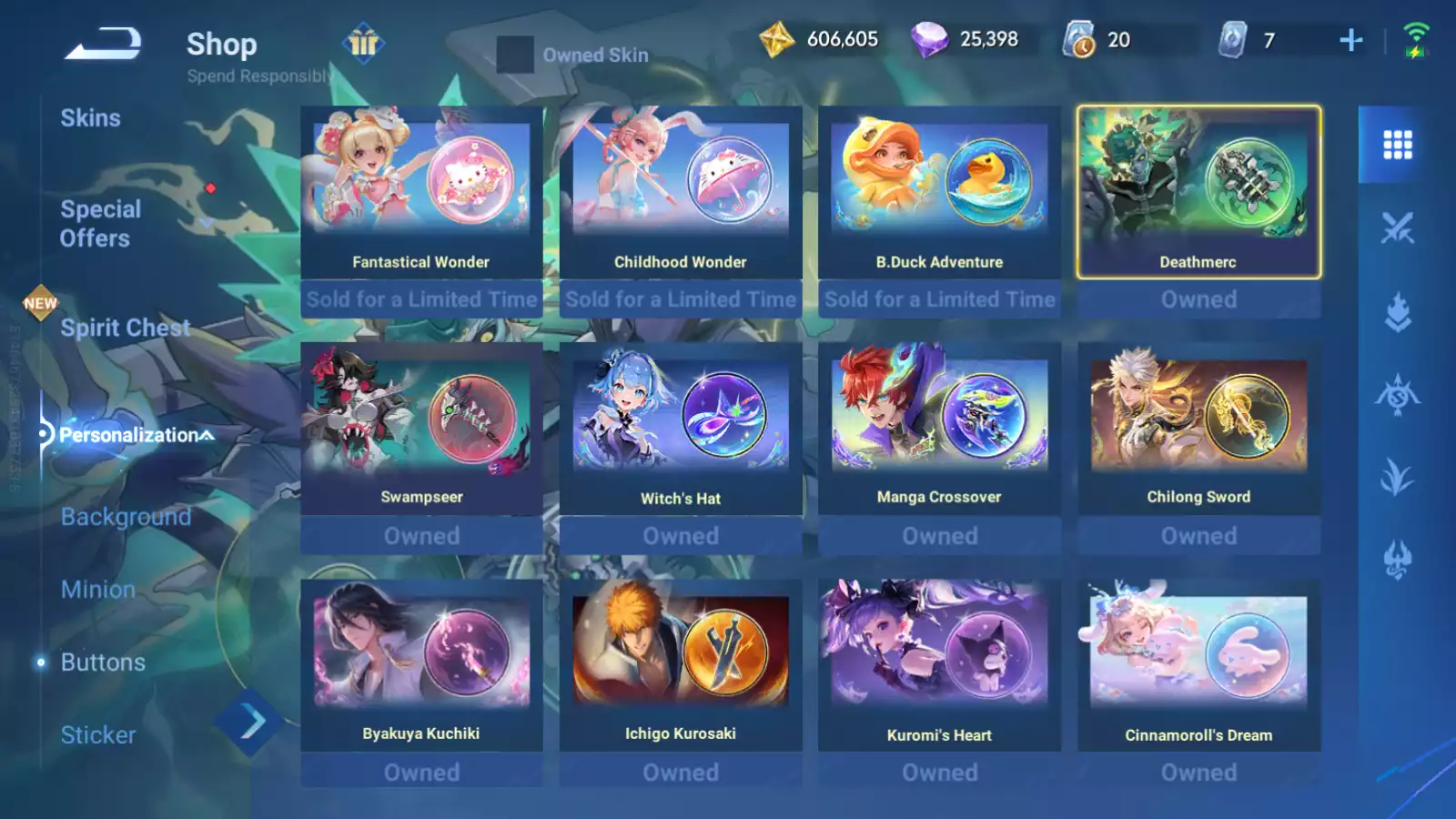Viewport: 1456px width, 819px height.
Task: Pick the Swampseer item card
Action: [x=421, y=429]
